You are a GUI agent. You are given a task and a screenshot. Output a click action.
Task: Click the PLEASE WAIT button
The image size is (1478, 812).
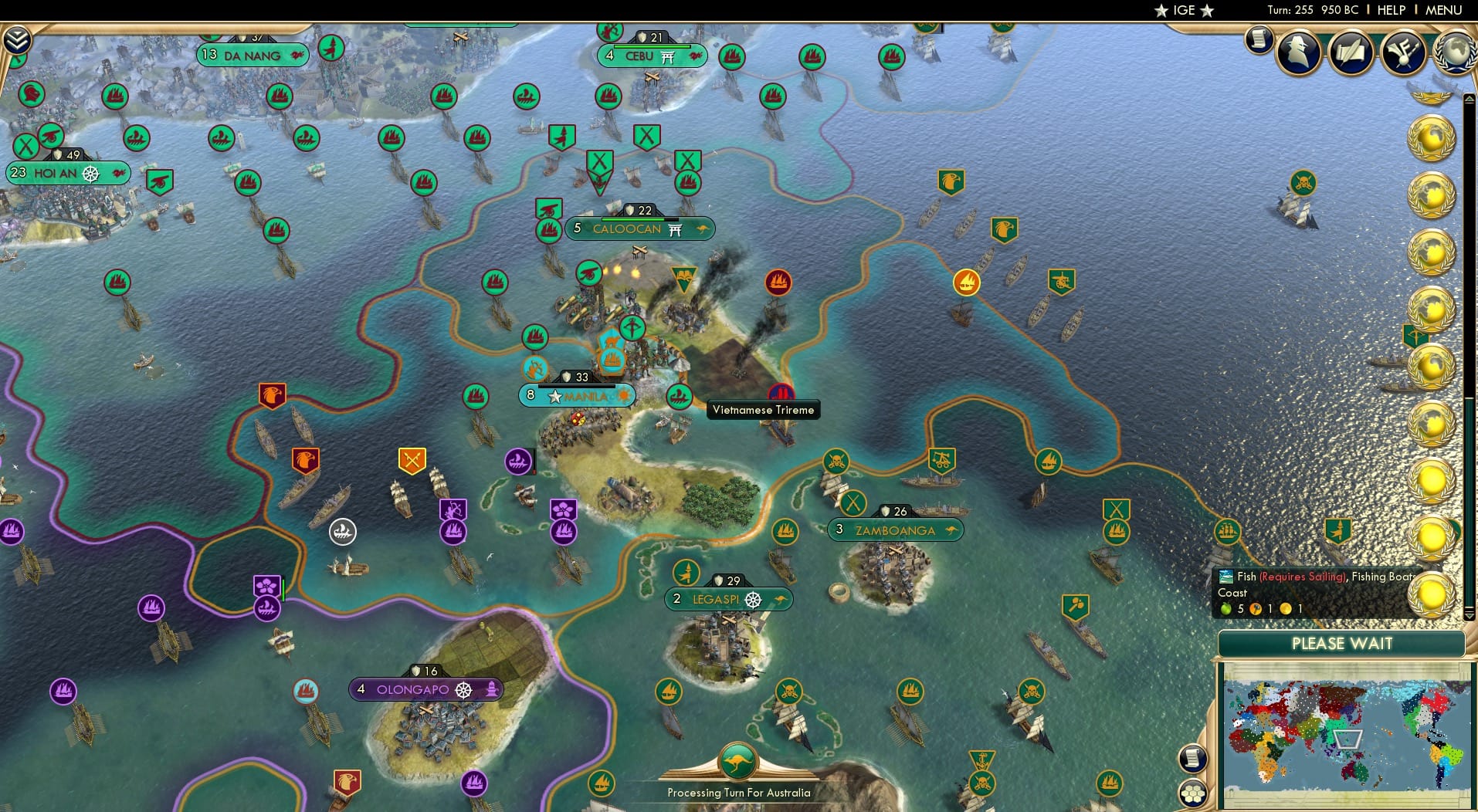pos(1344,644)
